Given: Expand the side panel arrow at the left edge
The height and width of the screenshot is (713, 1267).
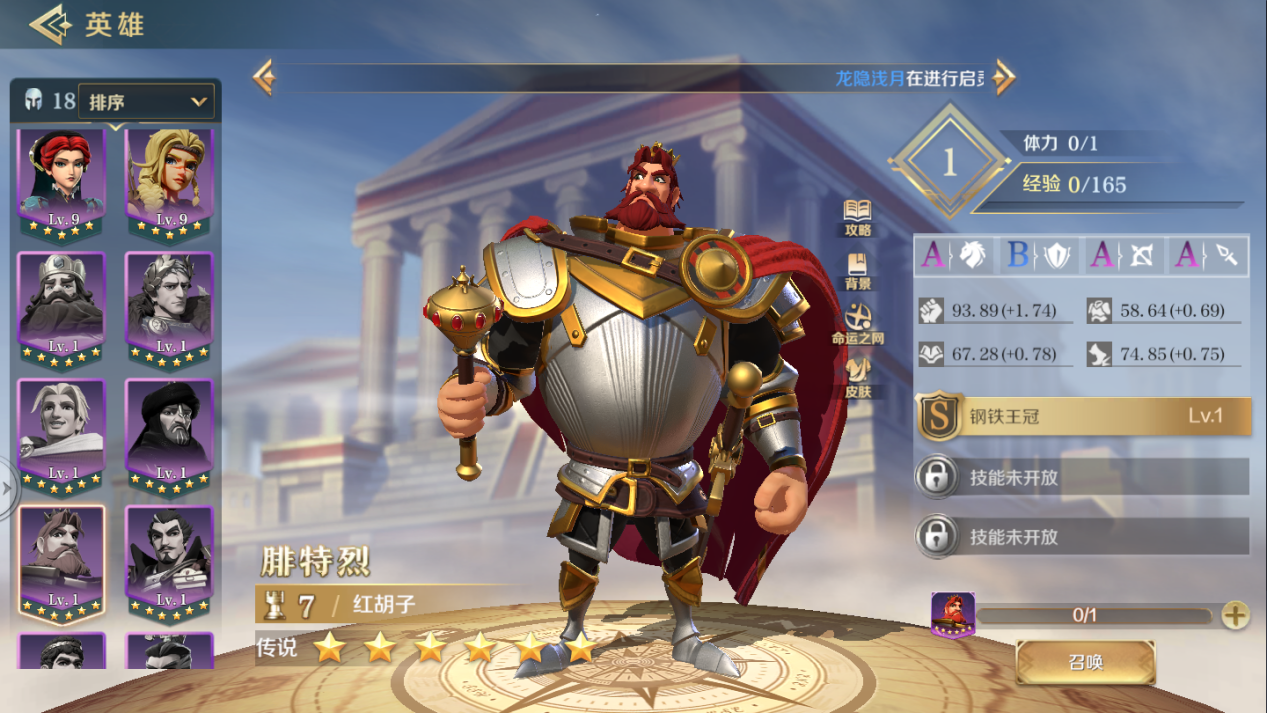Looking at the screenshot, I should click(x=8, y=489).
